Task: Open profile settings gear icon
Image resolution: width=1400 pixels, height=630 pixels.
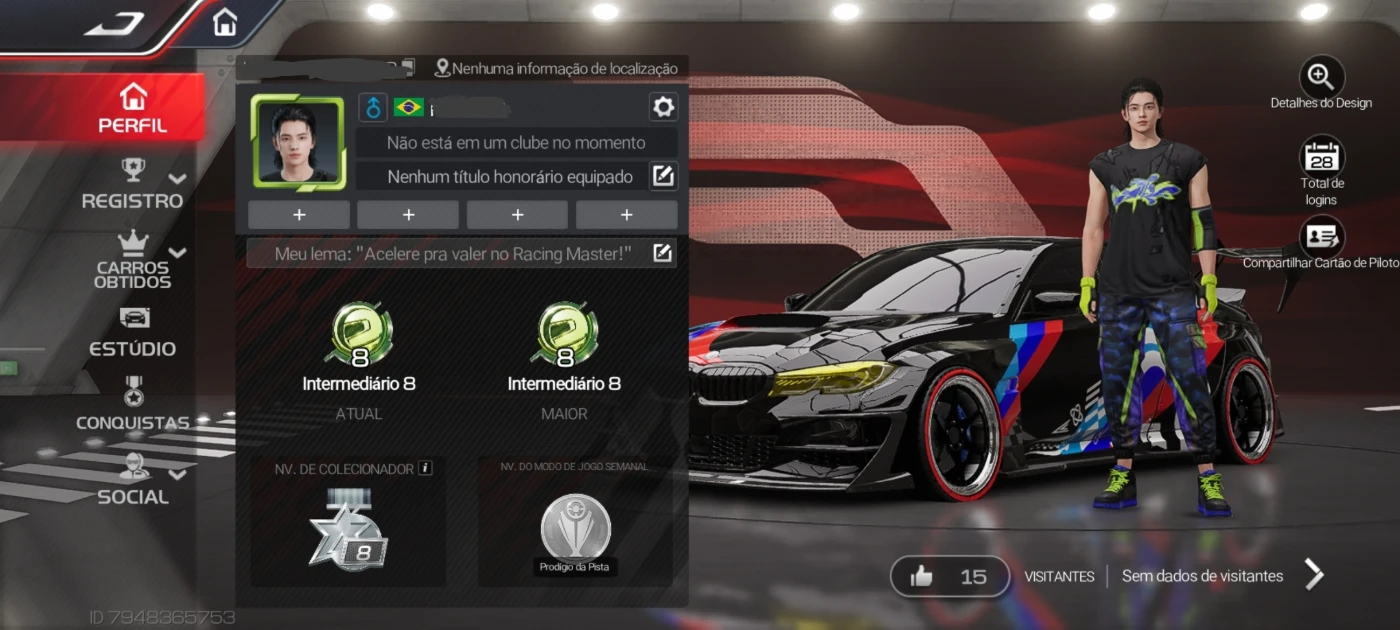Action: [663, 107]
